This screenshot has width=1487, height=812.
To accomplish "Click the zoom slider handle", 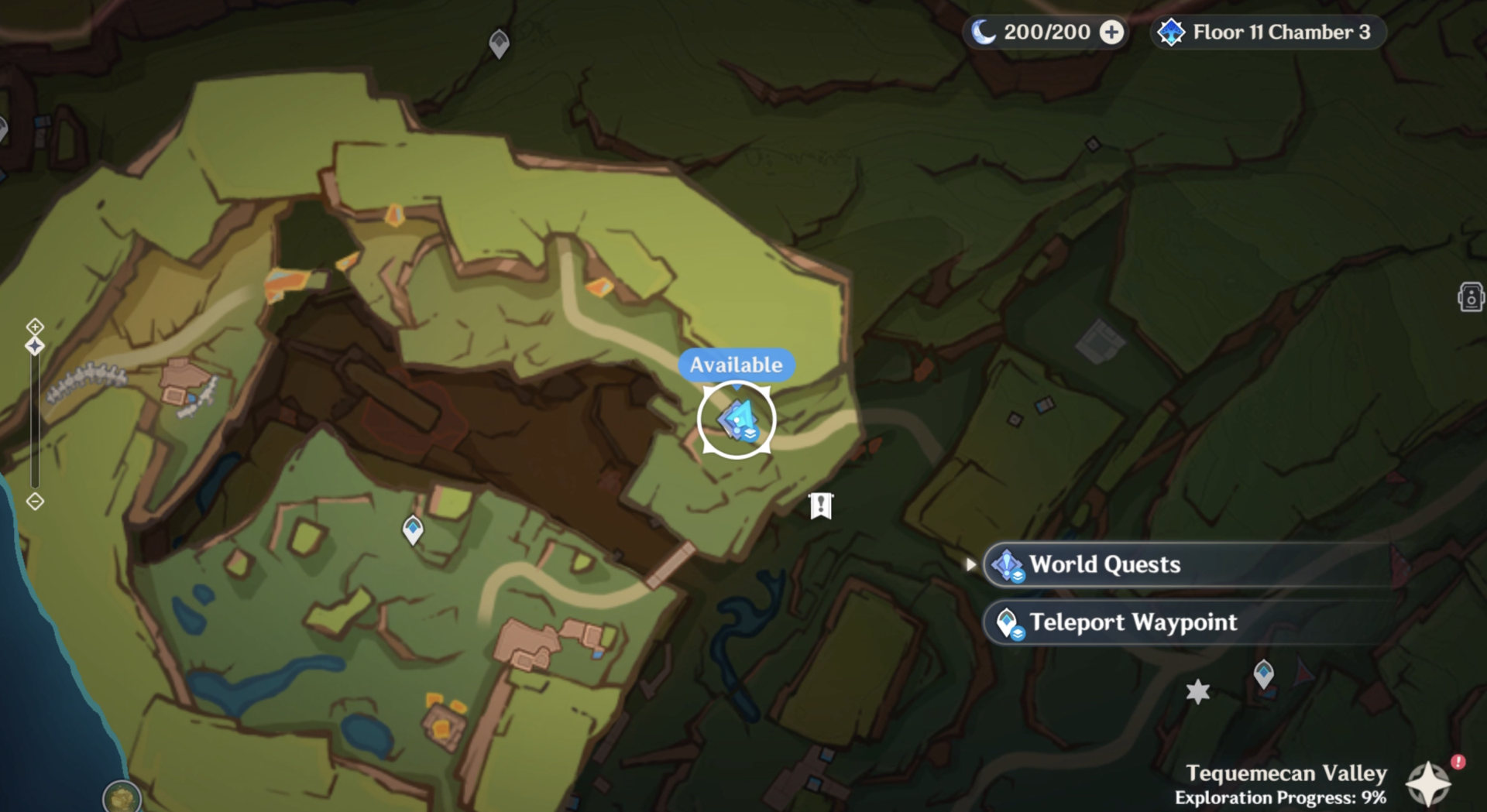I will (35, 346).
